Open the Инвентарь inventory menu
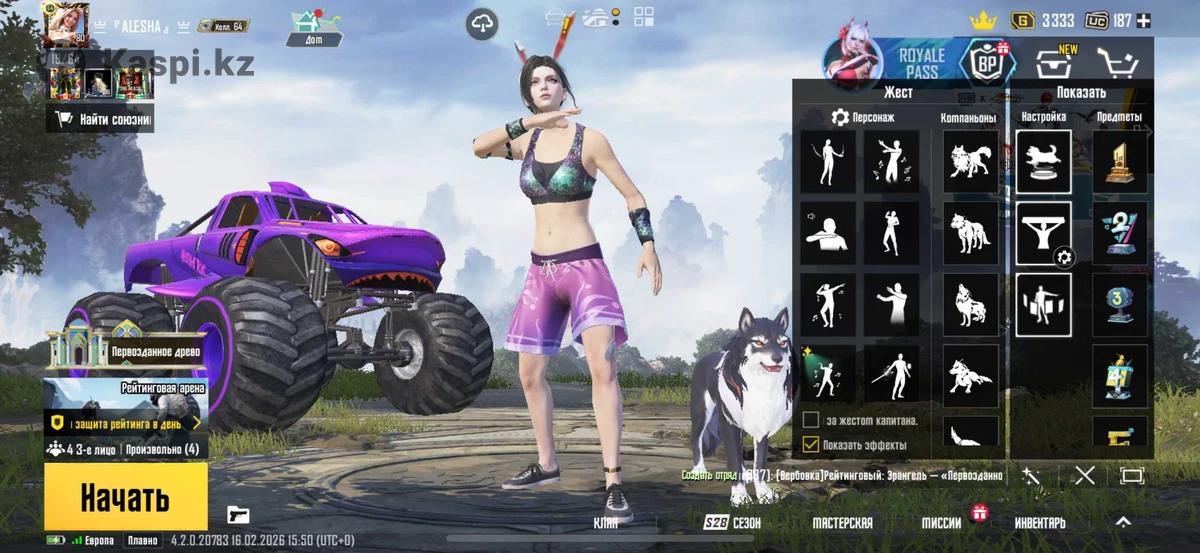The image size is (1200, 553). pos(1040,523)
